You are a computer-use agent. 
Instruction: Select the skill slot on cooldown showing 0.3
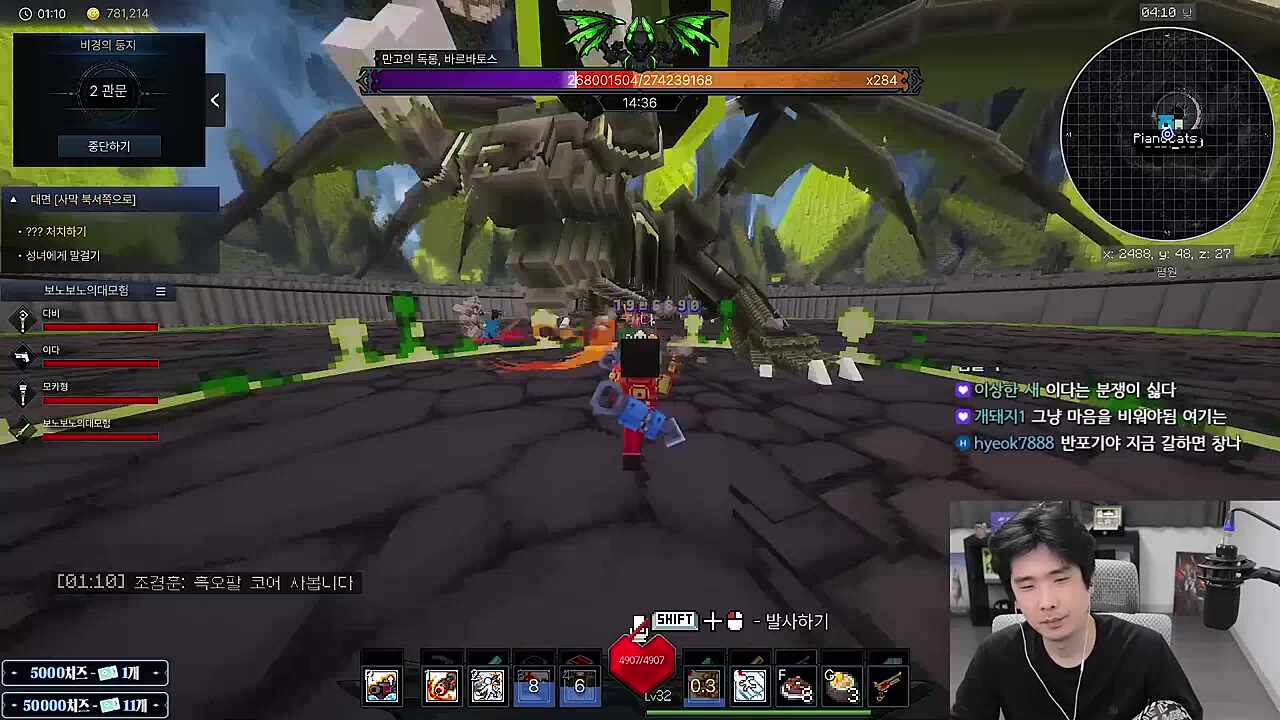point(703,685)
